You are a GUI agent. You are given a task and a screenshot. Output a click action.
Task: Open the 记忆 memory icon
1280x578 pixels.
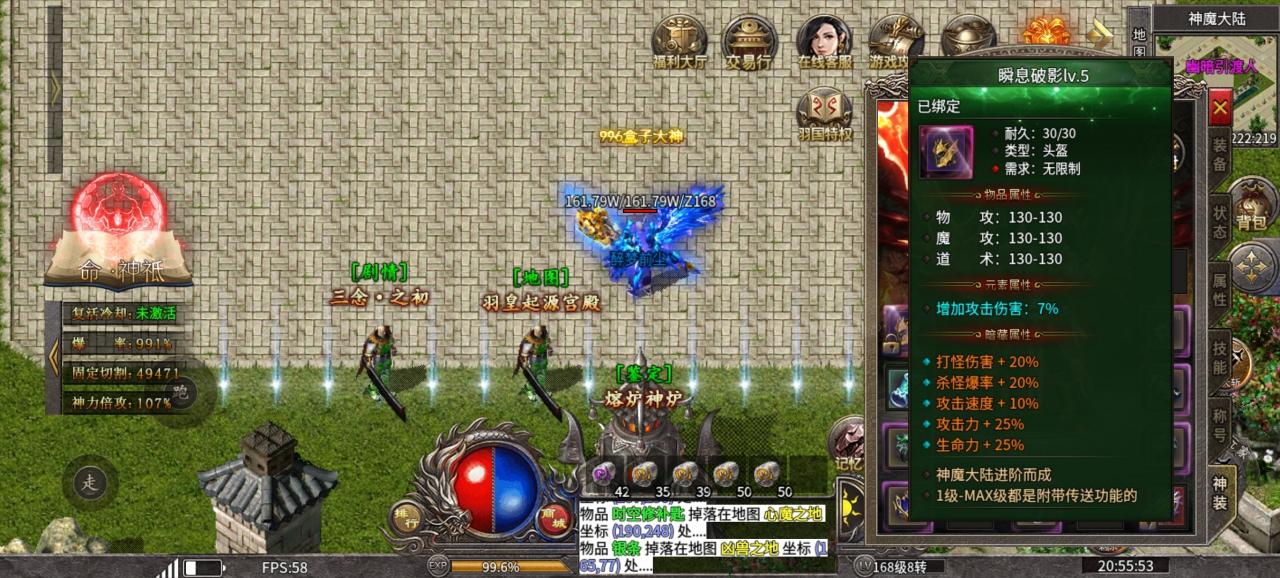[848, 444]
